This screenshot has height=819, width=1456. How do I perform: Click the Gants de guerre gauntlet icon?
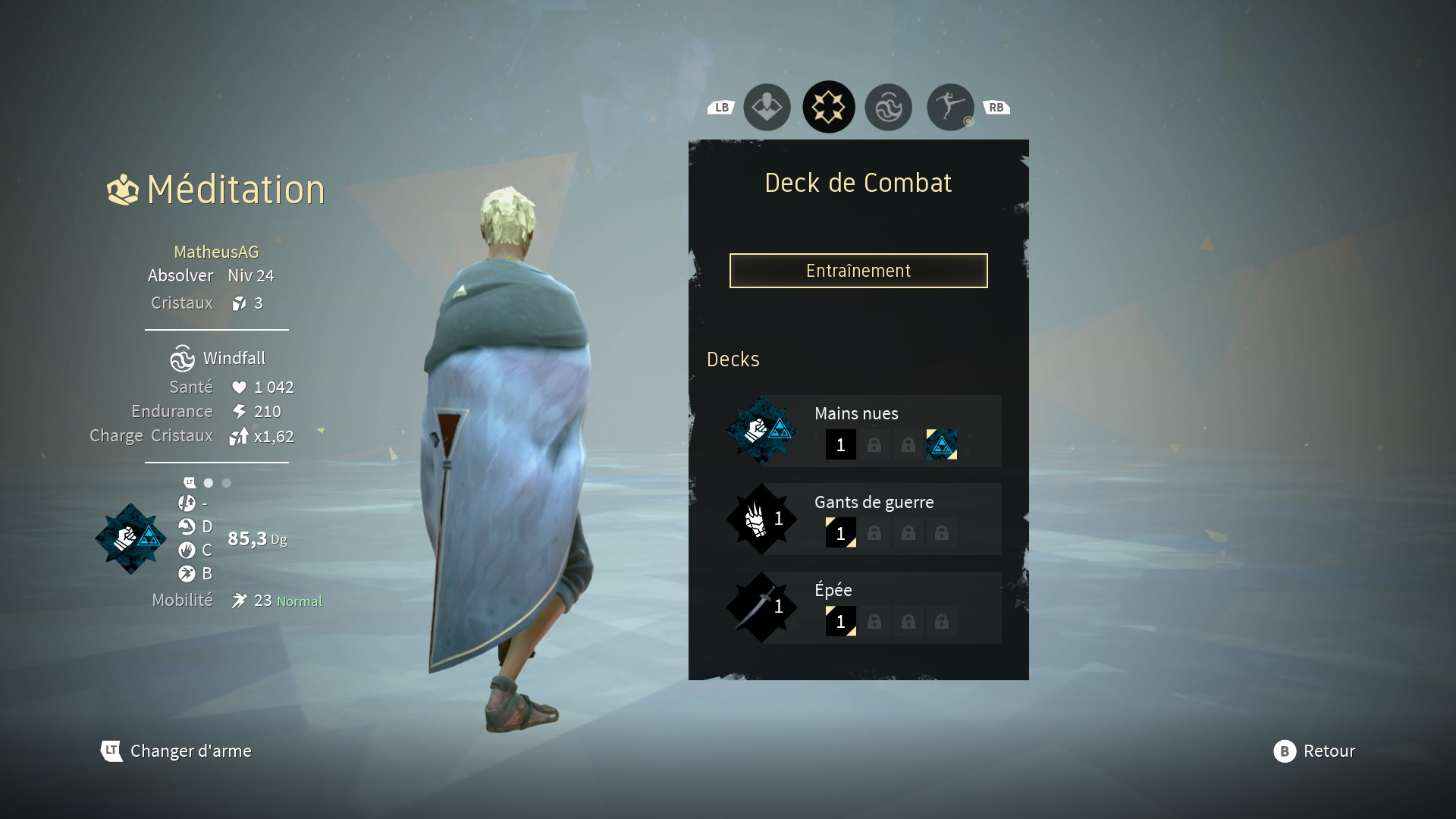pos(762,519)
